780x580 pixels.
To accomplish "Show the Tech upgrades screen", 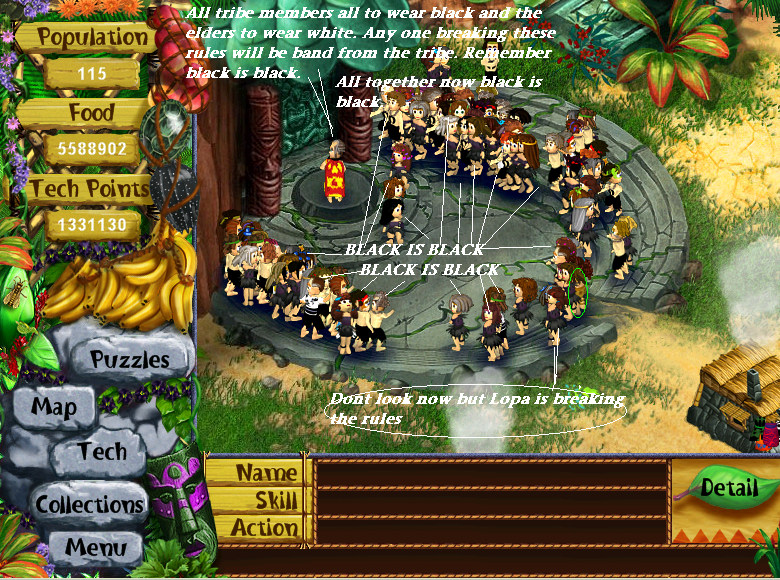I will coord(103,452).
